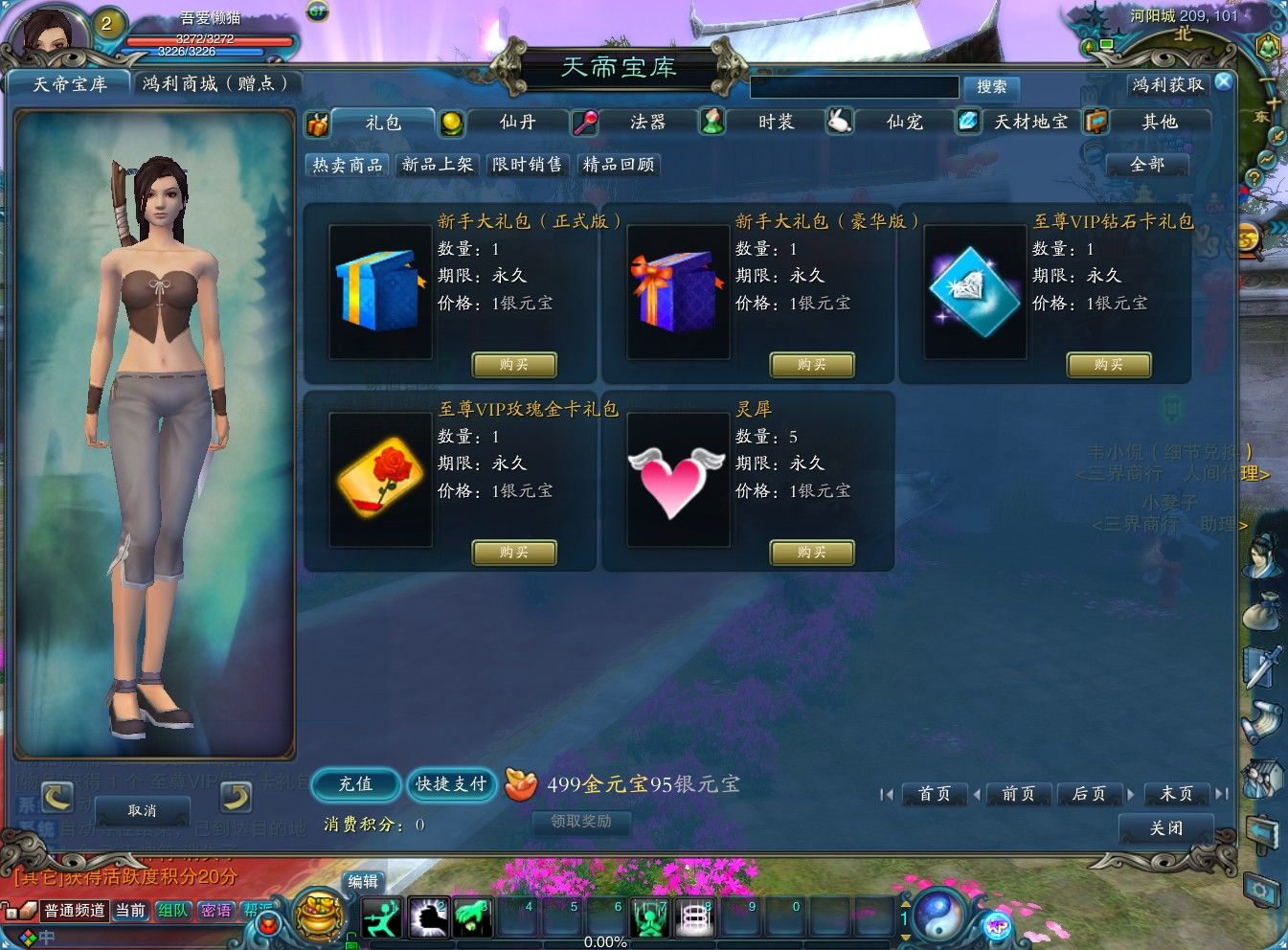Switch to the 时装 fashion category tab
Viewport: 1288px width, 950px height.
pos(776,122)
